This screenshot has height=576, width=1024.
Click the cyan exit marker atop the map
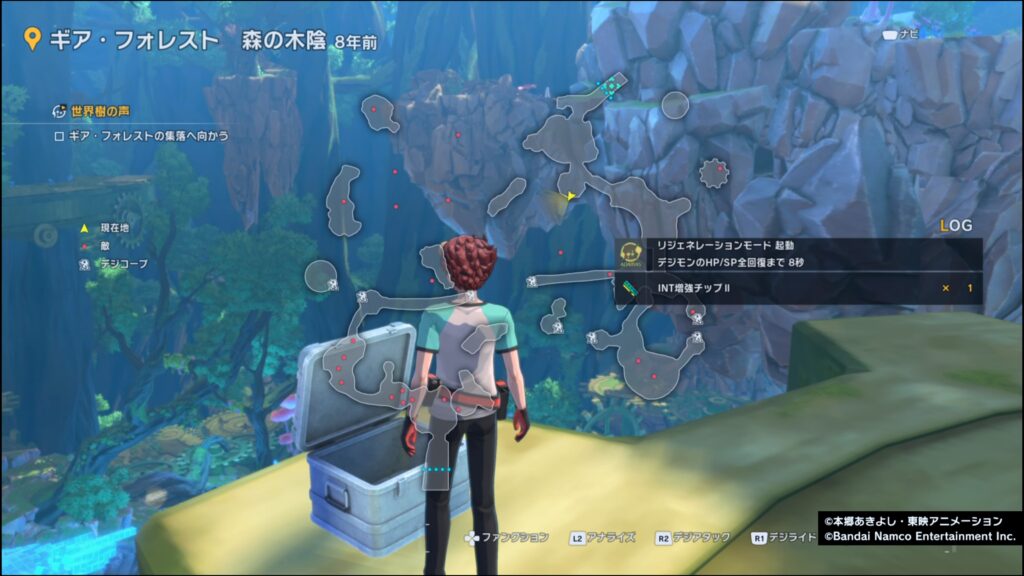coord(610,88)
